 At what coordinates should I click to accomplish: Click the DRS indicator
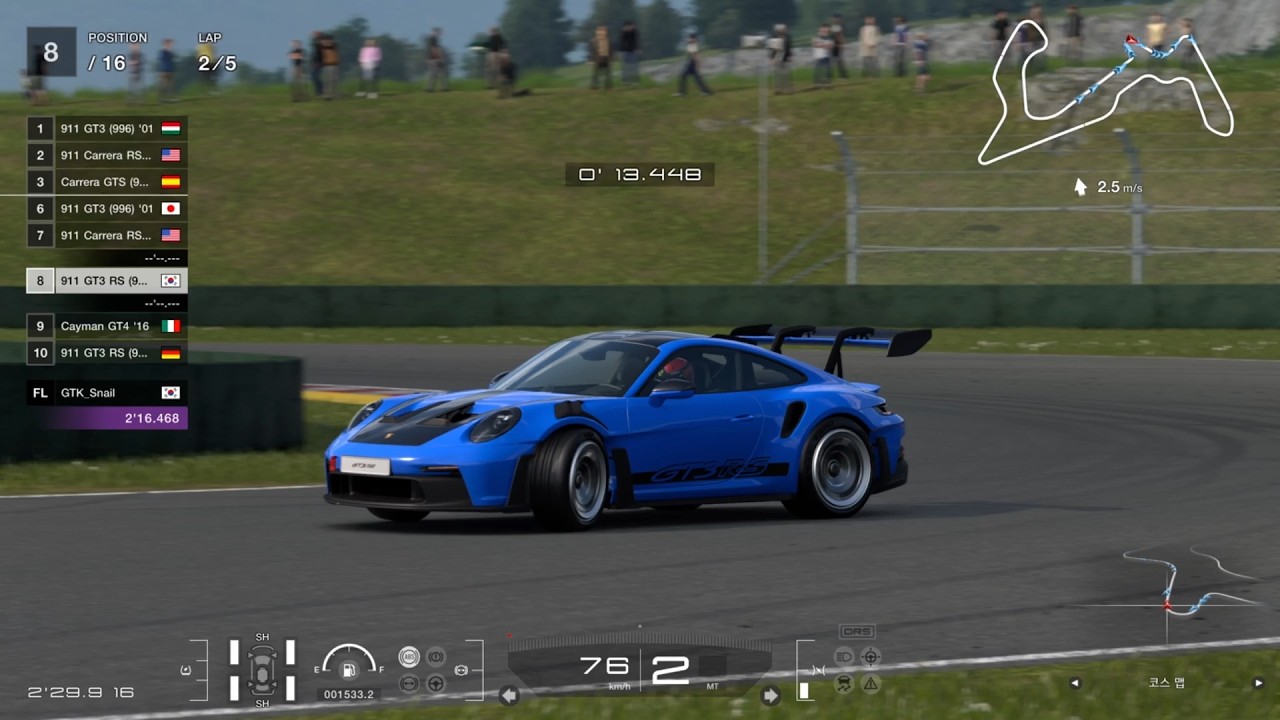click(x=857, y=632)
